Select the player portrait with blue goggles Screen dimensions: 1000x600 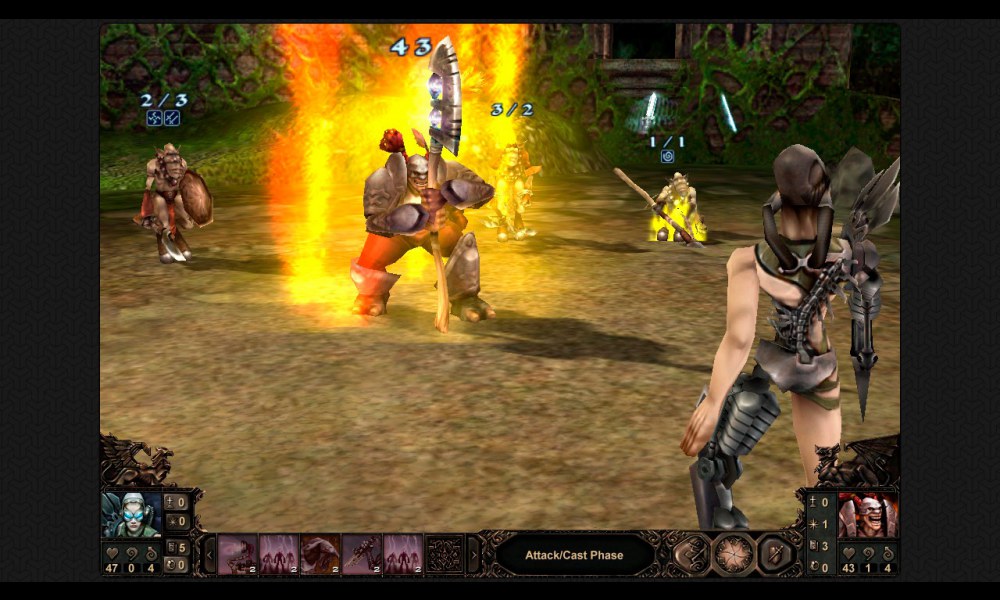pyautogui.click(x=132, y=514)
